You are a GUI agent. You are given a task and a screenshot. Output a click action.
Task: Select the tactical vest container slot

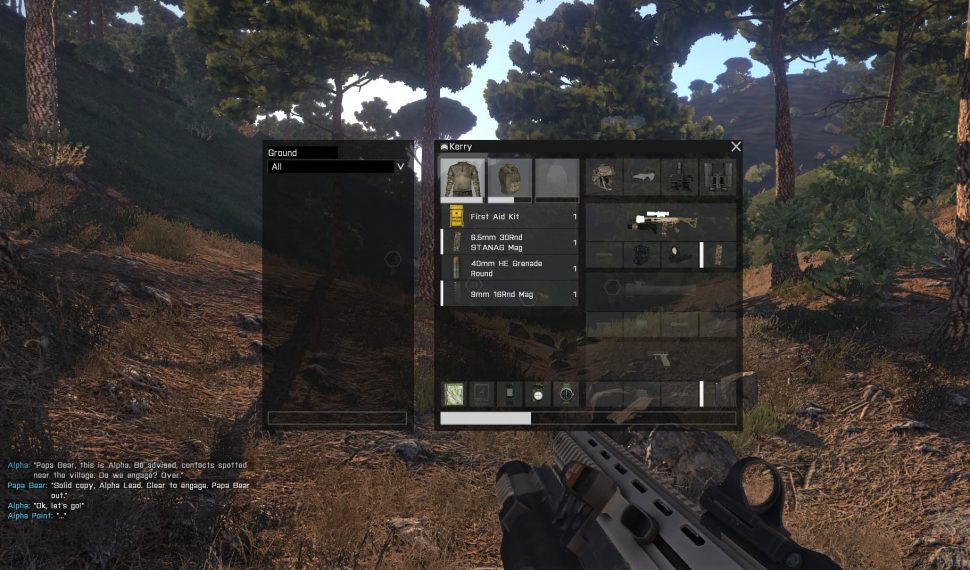pyautogui.click(x=509, y=179)
